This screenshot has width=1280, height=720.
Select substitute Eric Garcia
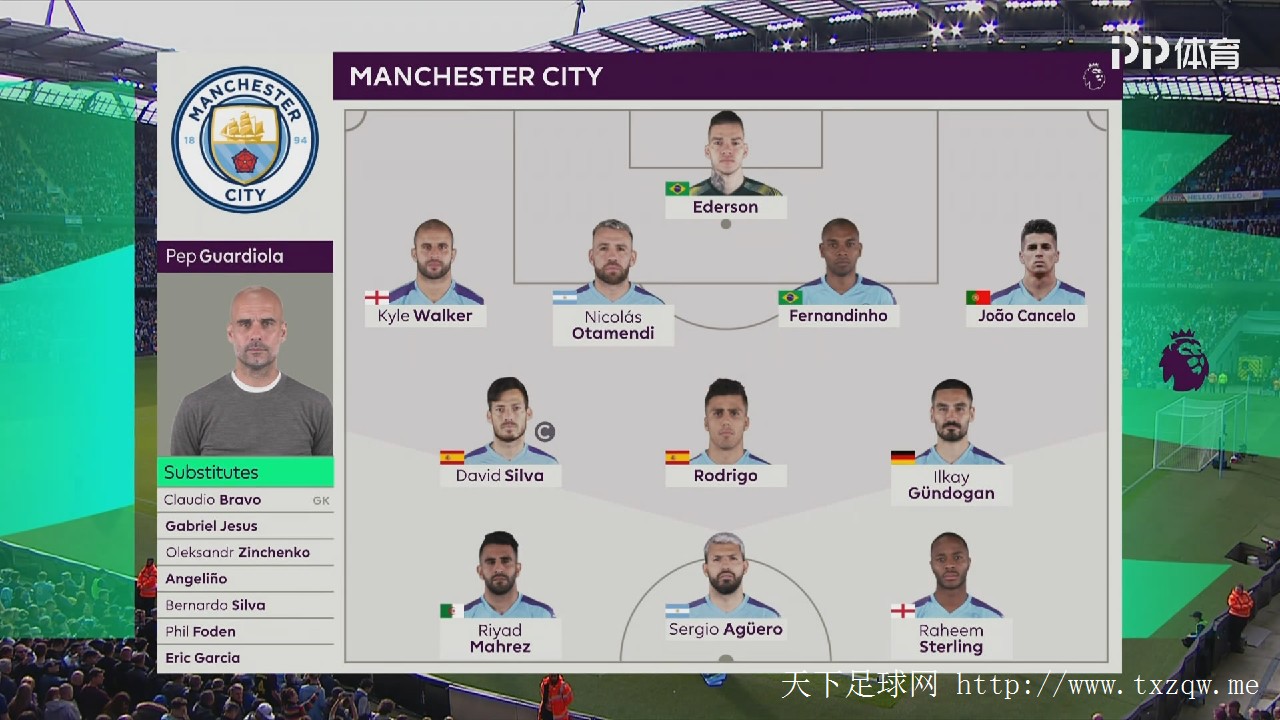(245, 658)
